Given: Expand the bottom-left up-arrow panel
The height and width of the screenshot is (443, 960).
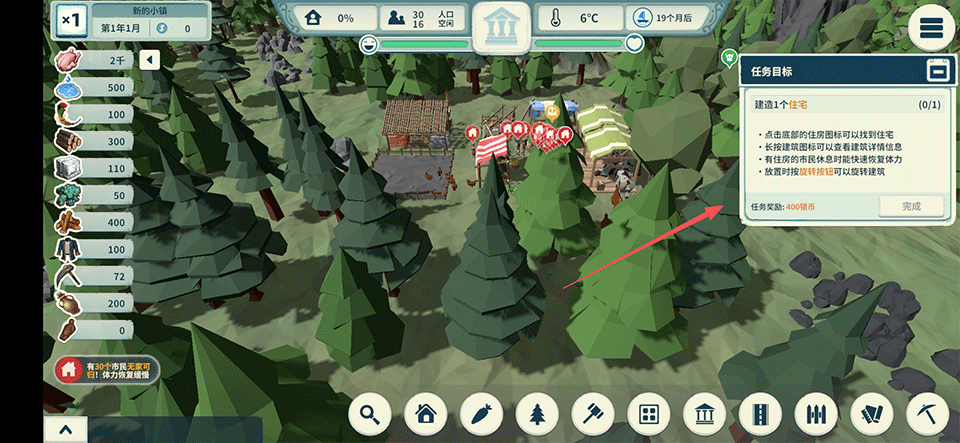Looking at the screenshot, I should (65, 431).
